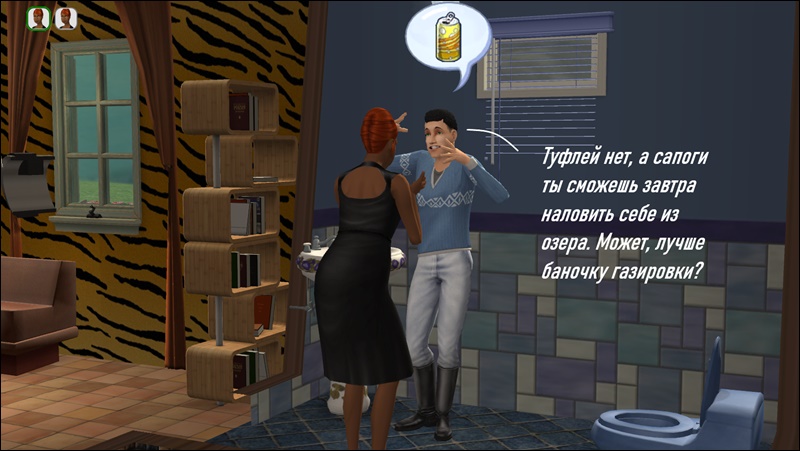
Task: Select the Sim portrait without green border
Action: pos(66,18)
